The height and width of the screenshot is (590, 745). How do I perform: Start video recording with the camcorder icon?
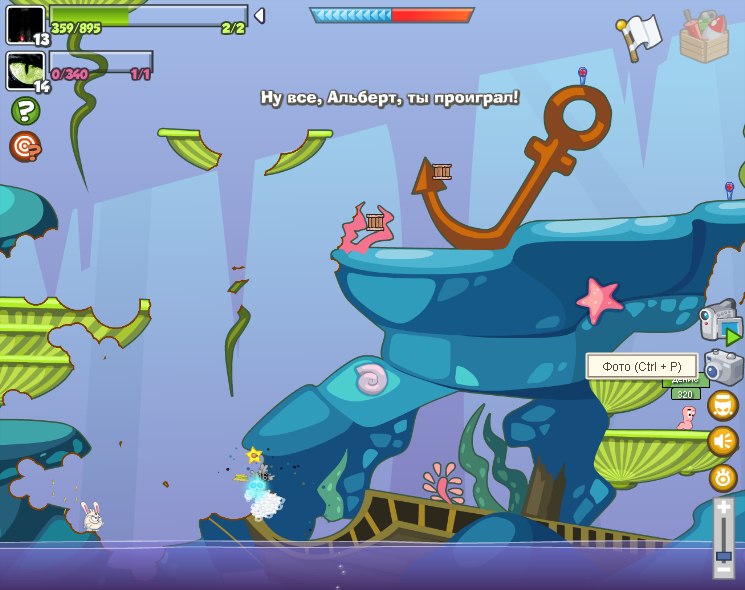[720, 323]
